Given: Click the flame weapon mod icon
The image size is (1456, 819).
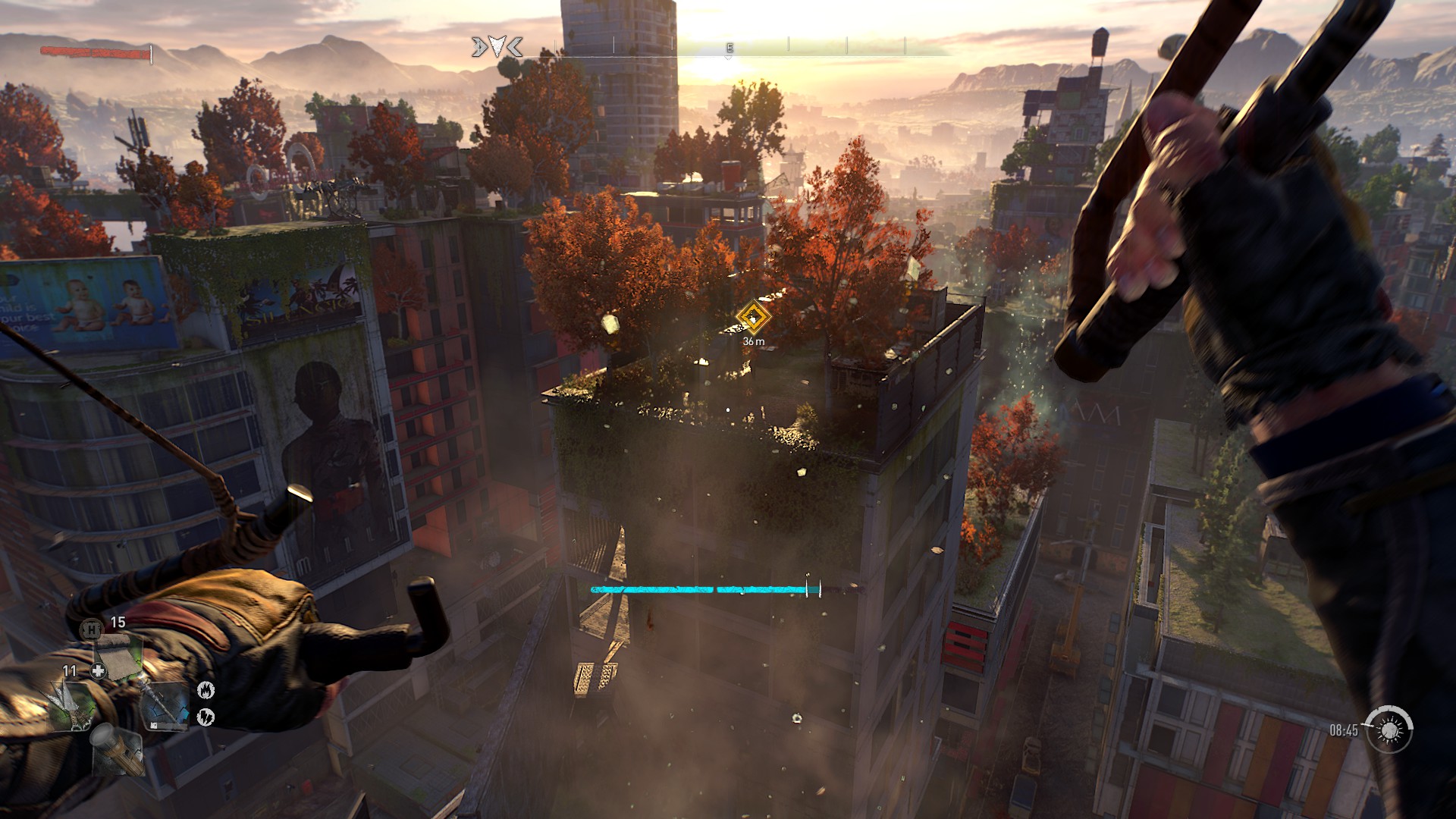Looking at the screenshot, I should pyautogui.click(x=206, y=689).
